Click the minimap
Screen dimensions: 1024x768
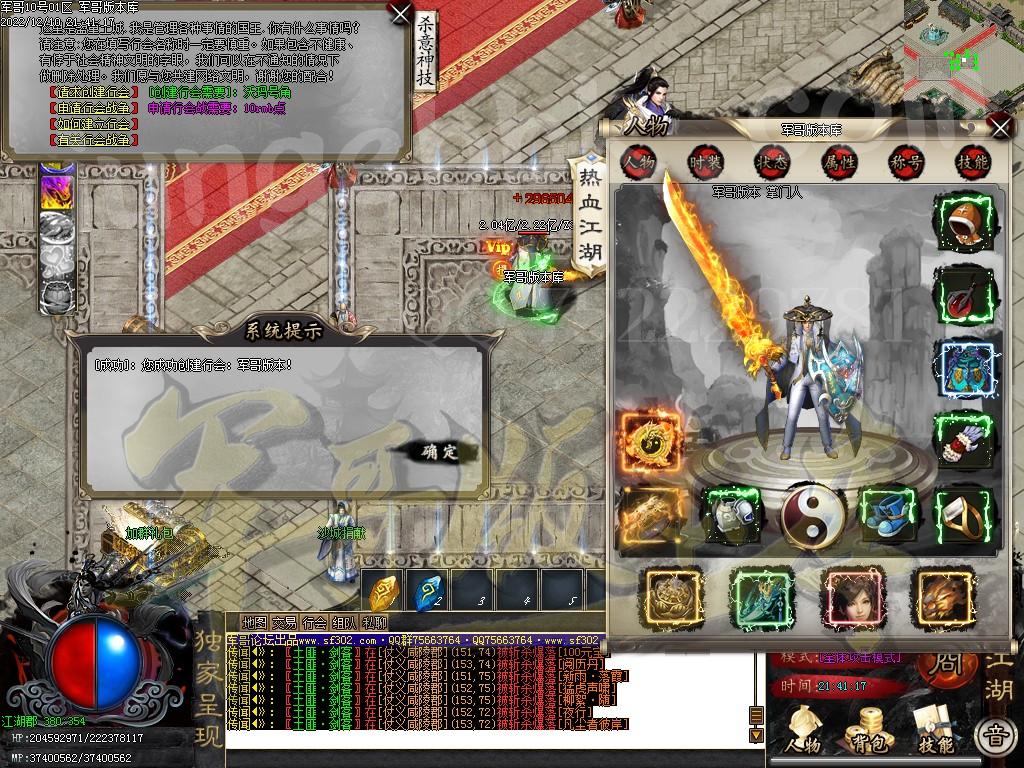tap(962, 50)
